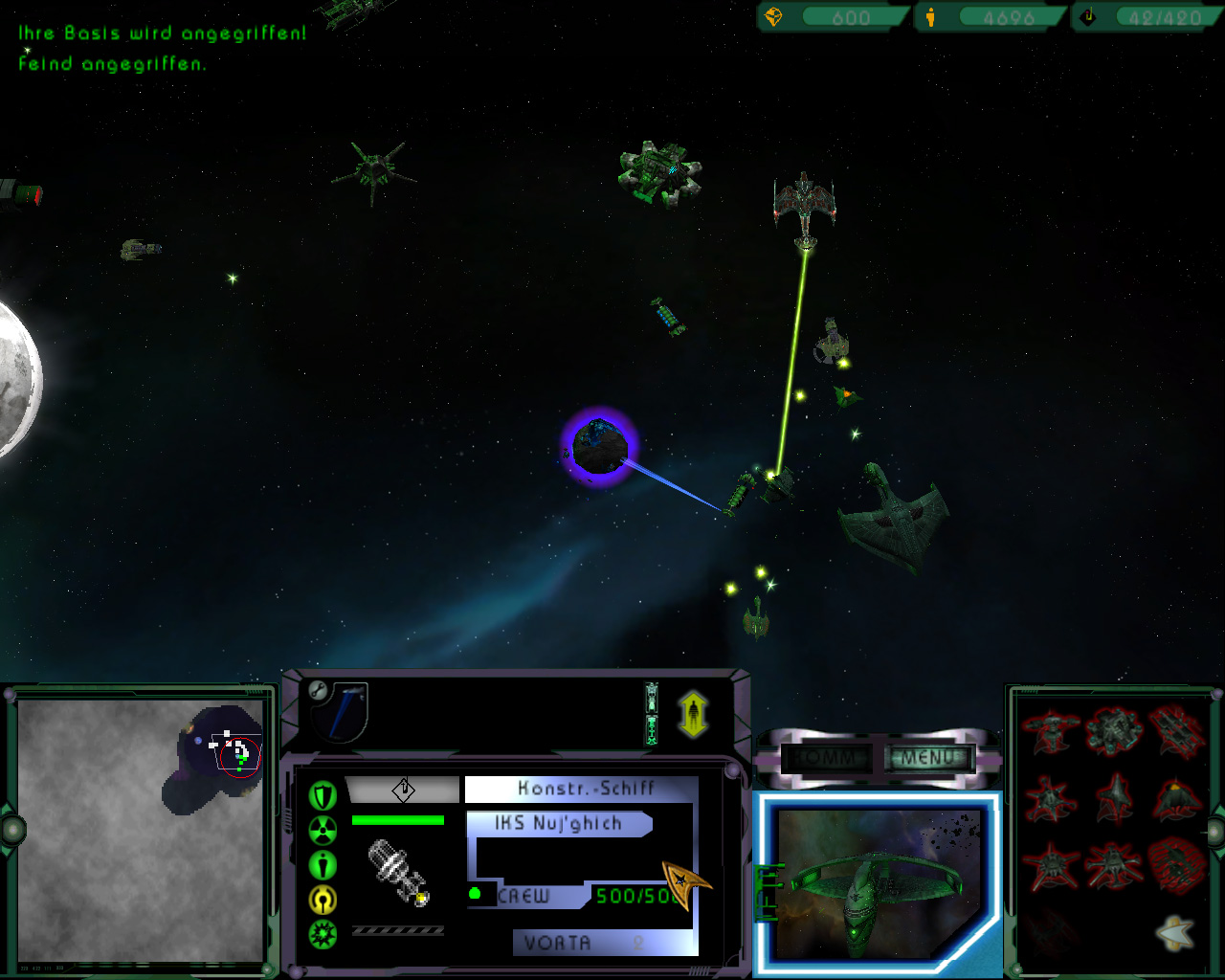Screen dimensions: 1225x980
Task: Go back with the silver arrow icon
Action: [x=1174, y=931]
